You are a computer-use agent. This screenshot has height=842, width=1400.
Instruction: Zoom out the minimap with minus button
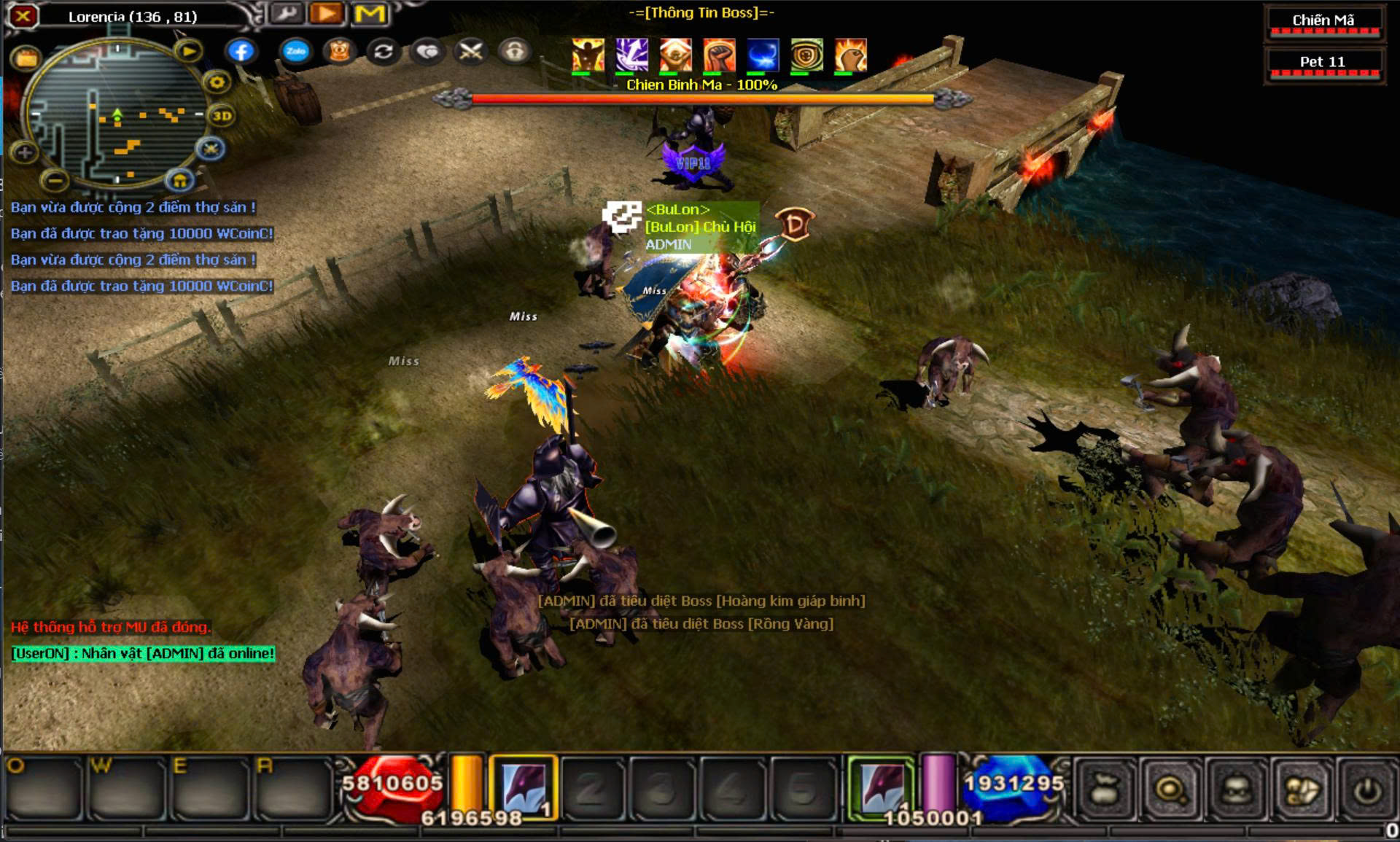[55, 179]
